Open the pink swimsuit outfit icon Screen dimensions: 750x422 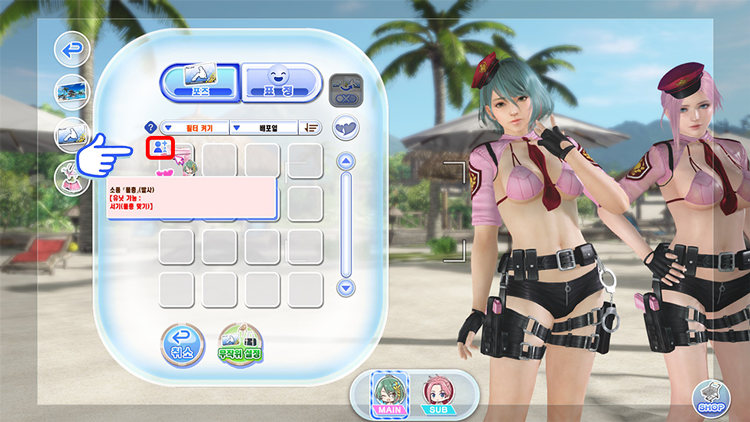(71, 179)
